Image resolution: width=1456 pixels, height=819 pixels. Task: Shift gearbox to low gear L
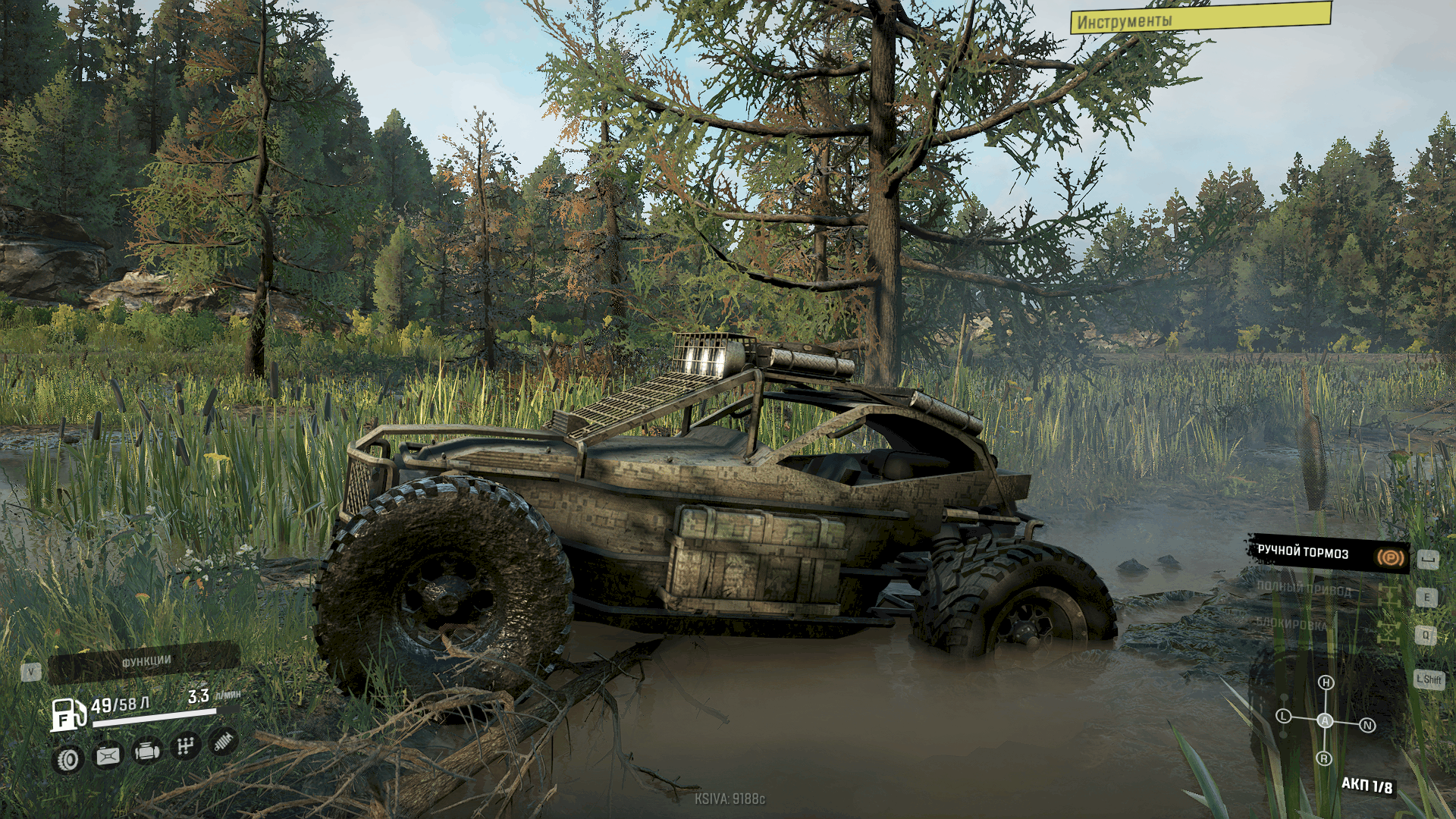[x=1283, y=716]
